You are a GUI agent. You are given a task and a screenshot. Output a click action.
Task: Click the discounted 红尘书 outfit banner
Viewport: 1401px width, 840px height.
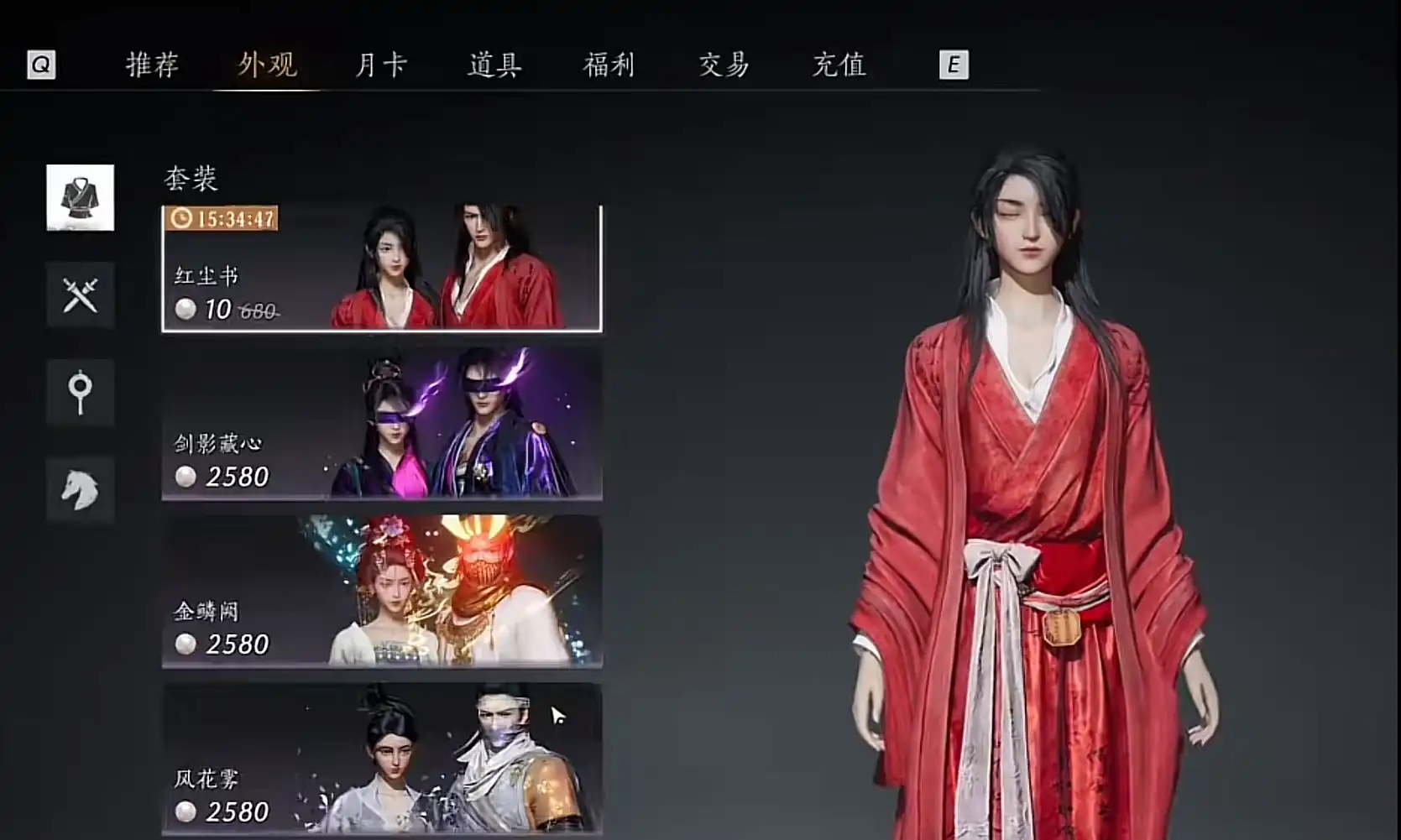(x=382, y=269)
